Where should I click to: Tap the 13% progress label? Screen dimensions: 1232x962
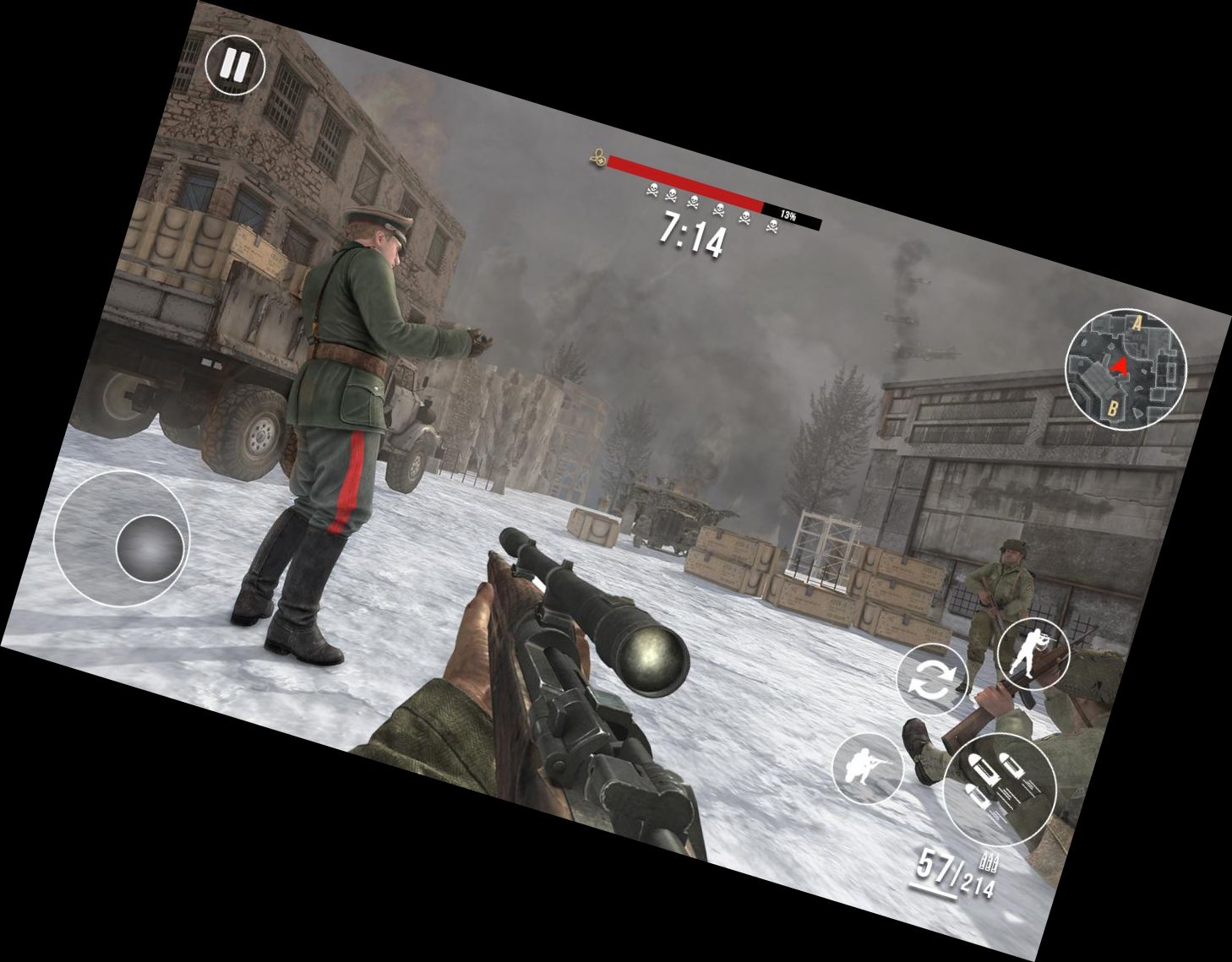tap(790, 213)
